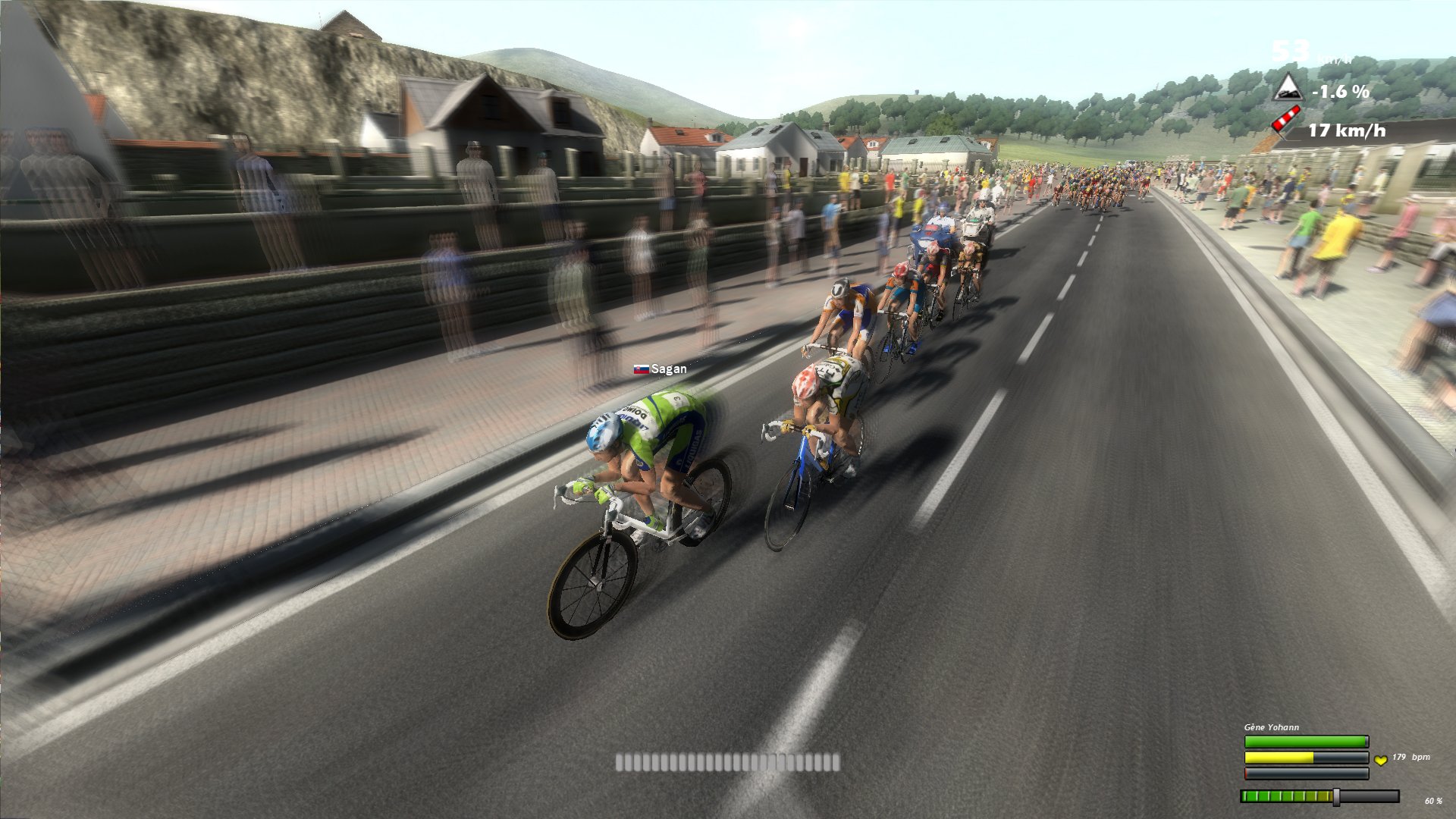The height and width of the screenshot is (819, 1456).
Task: Click the road gradient warning sign icon
Action: [x=1287, y=88]
